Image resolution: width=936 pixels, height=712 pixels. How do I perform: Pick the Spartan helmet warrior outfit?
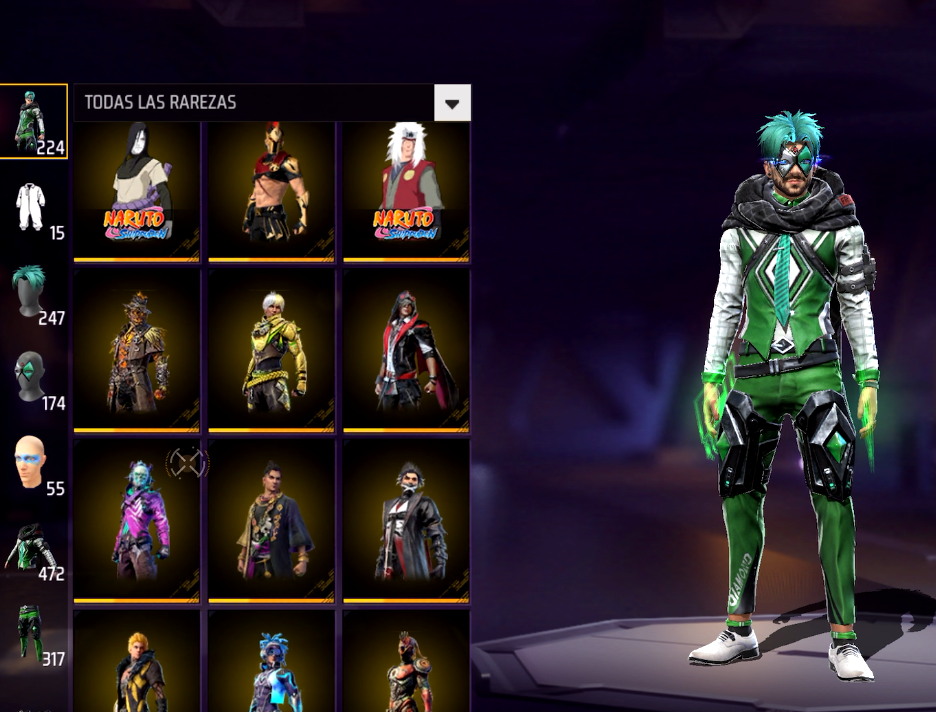271,191
